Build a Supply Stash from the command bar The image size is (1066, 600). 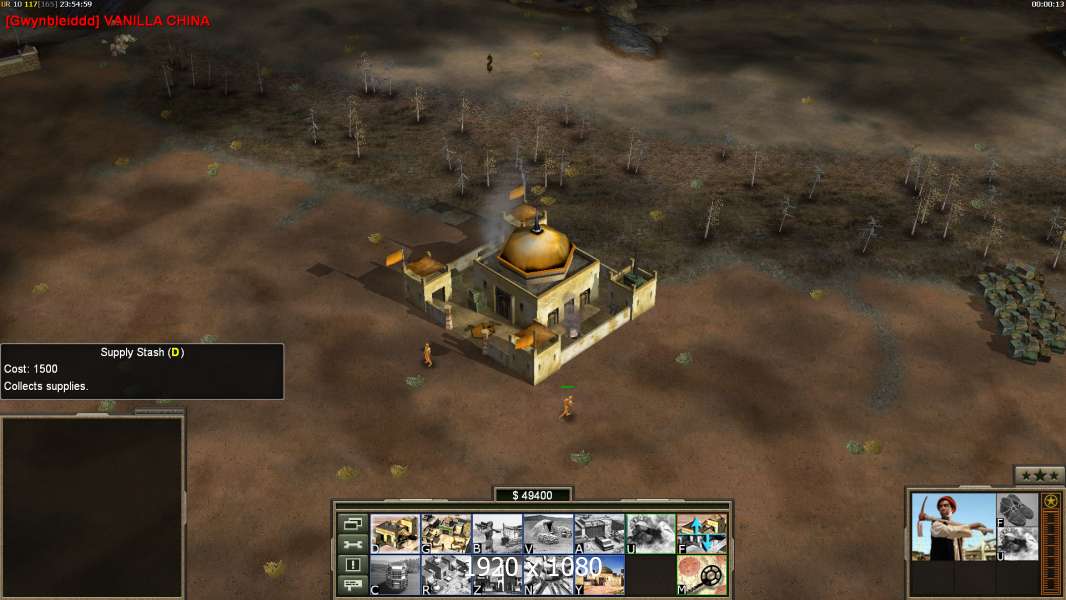(x=395, y=534)
